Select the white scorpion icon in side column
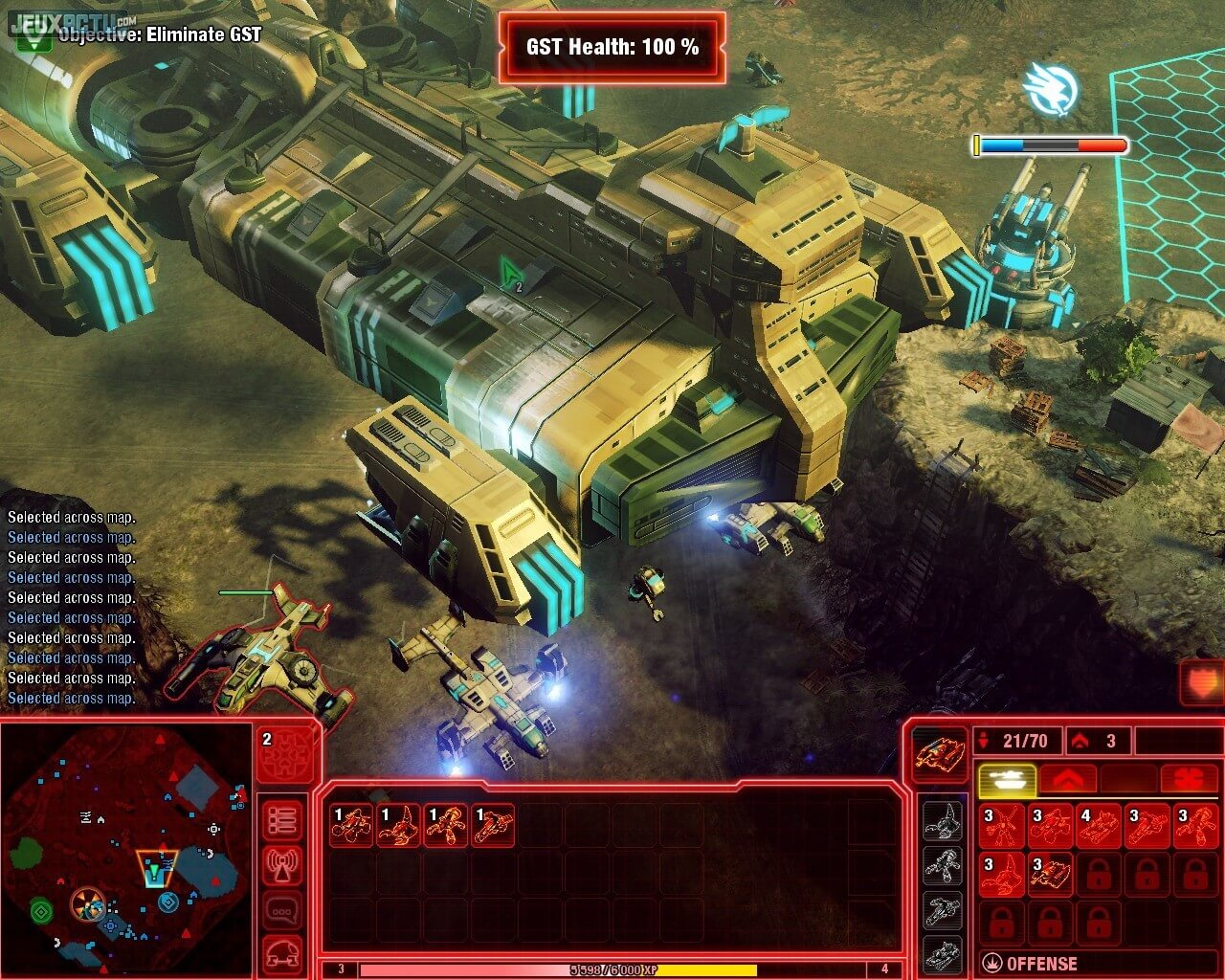The width and height of the screenshot is (1225, 980). (x=942, y=821)
